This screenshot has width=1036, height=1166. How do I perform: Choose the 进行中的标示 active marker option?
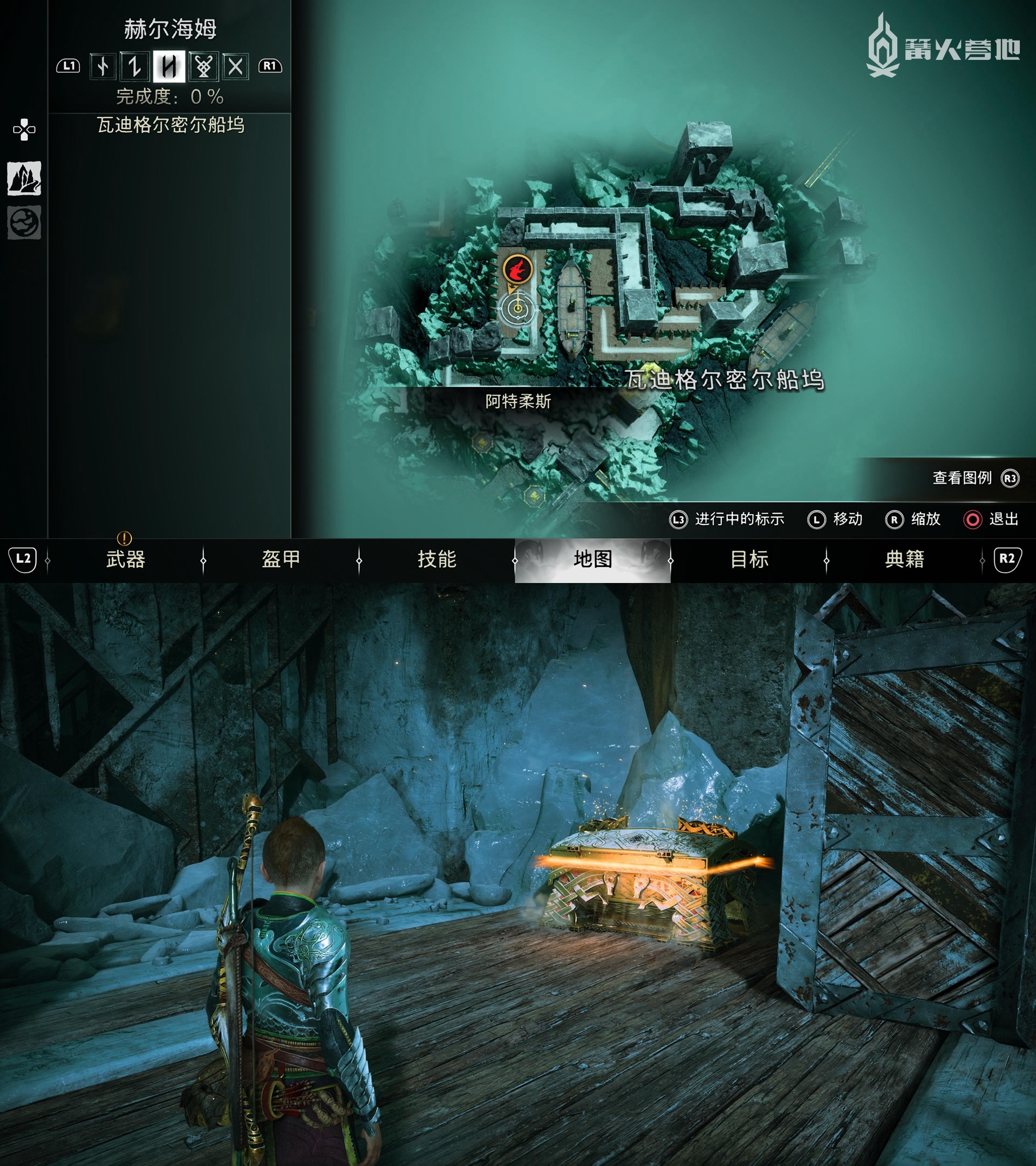click(x=727, y=519)
